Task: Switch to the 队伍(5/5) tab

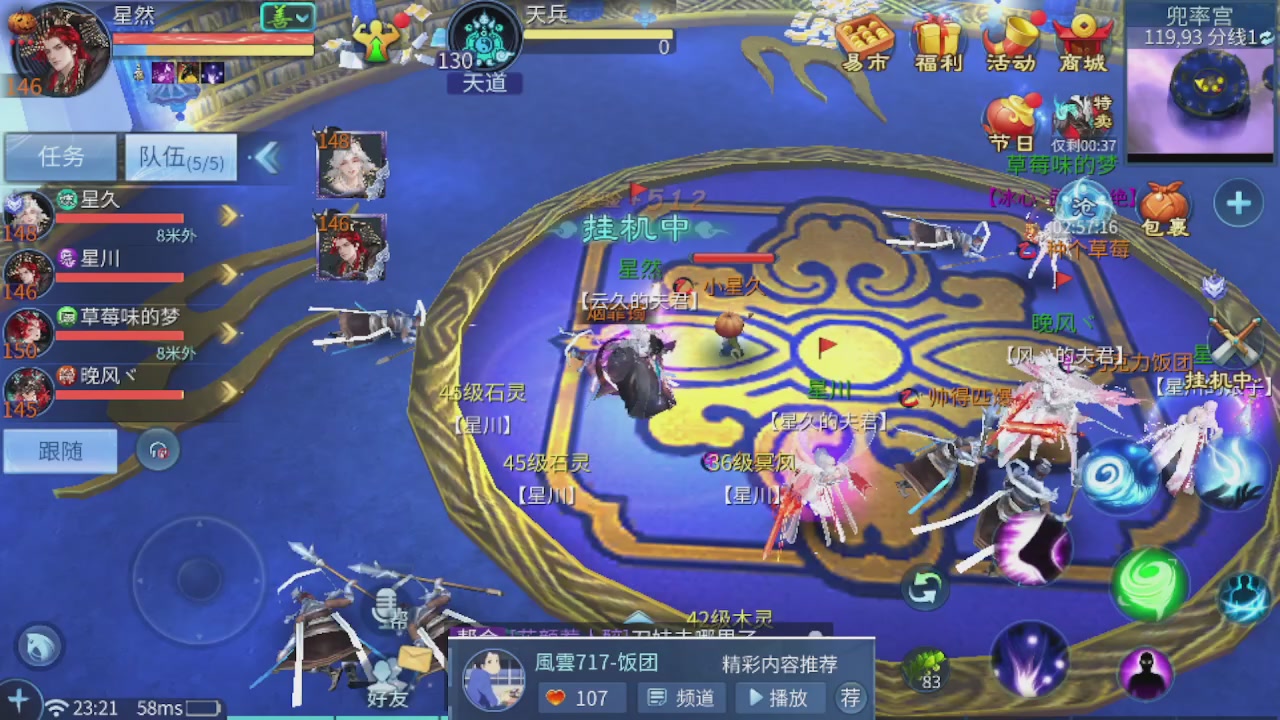Action: coord(180,158)
